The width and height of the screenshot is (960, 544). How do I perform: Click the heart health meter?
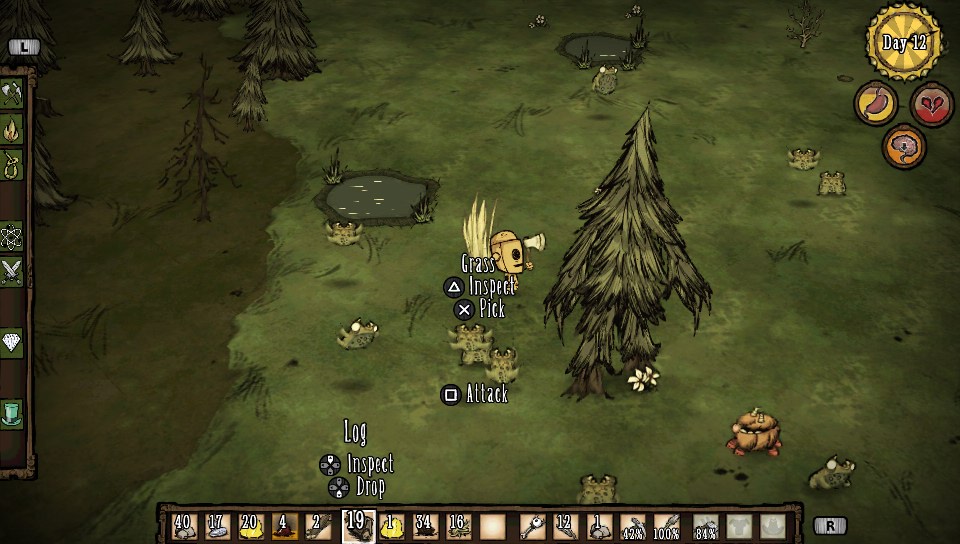point(931,104)
